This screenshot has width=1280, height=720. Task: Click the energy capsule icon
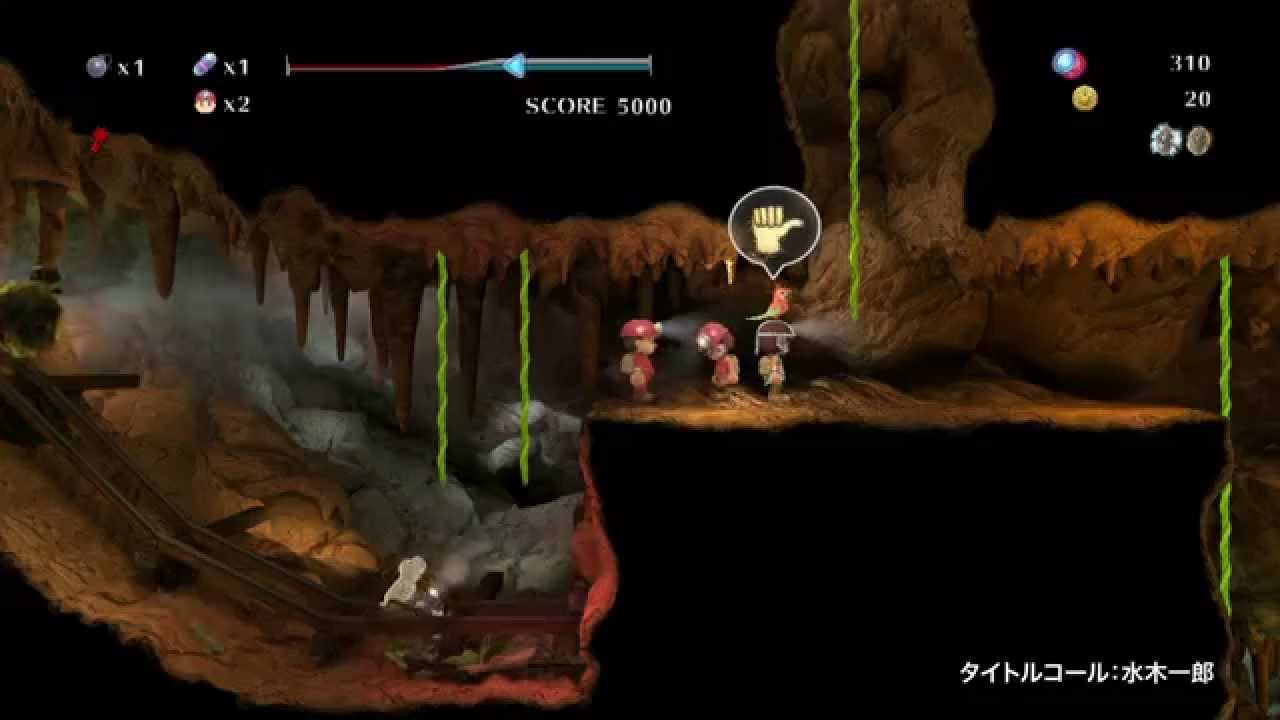point(203,64)
